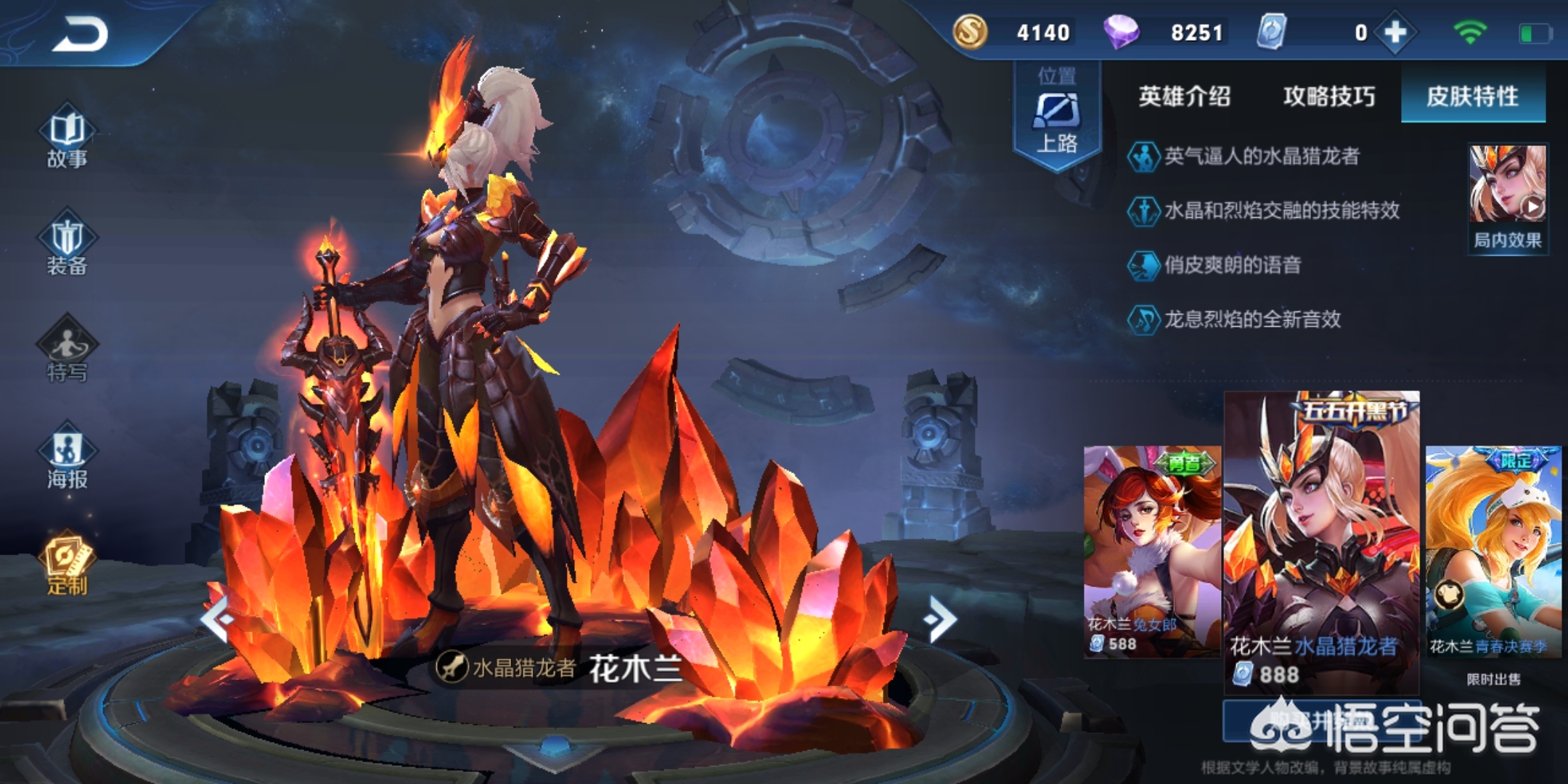Open the 装备 equipment section
Image resolution: width=1568 pixels, height=784 pixels.
coord(67,245)
